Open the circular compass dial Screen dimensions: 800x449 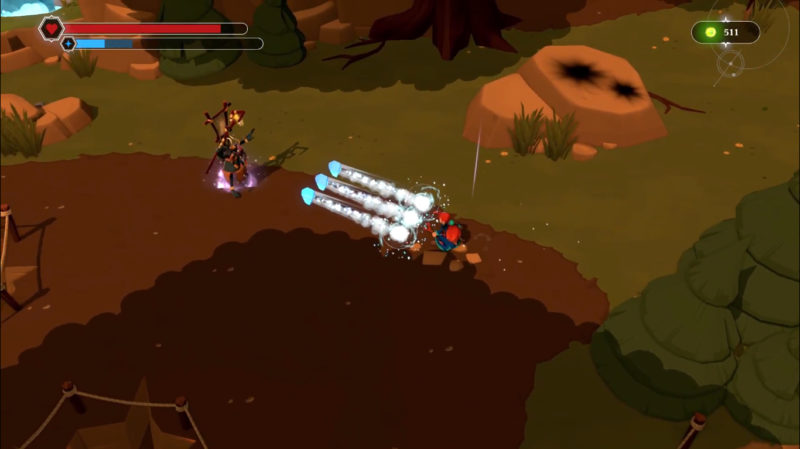point(731,64)
